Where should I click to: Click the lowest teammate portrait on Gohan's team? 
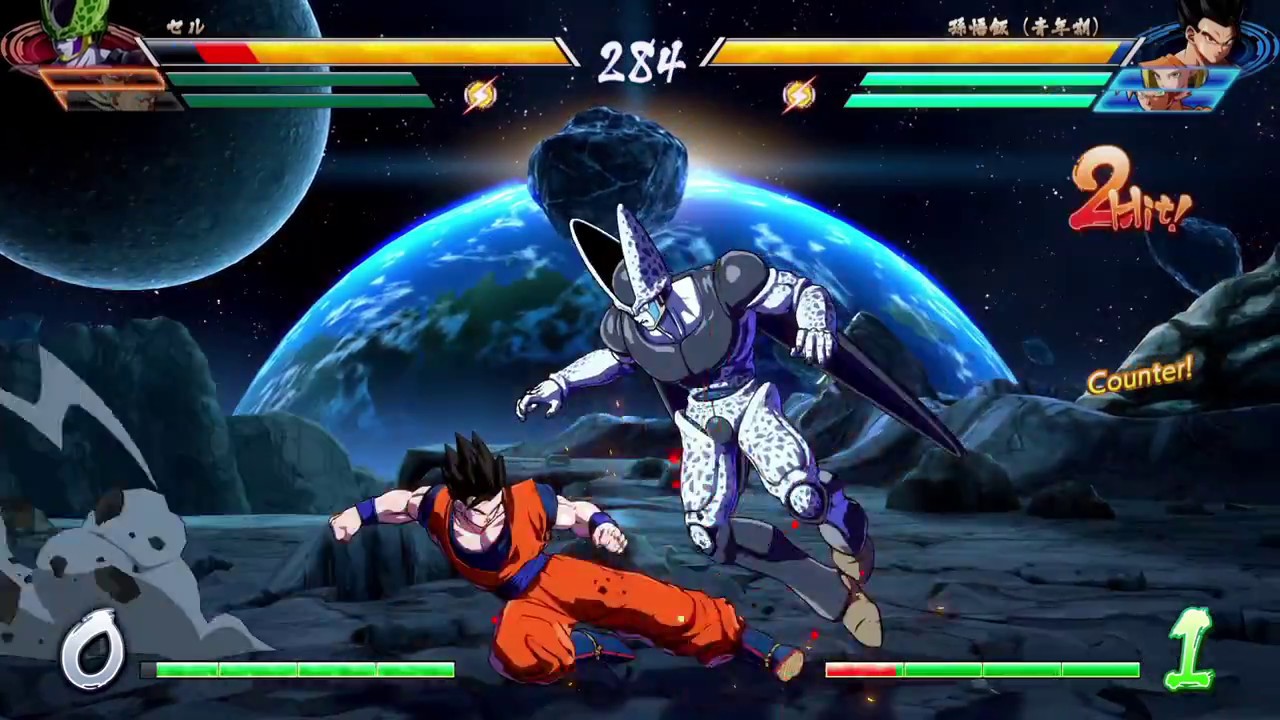[x=1165, y=100]
